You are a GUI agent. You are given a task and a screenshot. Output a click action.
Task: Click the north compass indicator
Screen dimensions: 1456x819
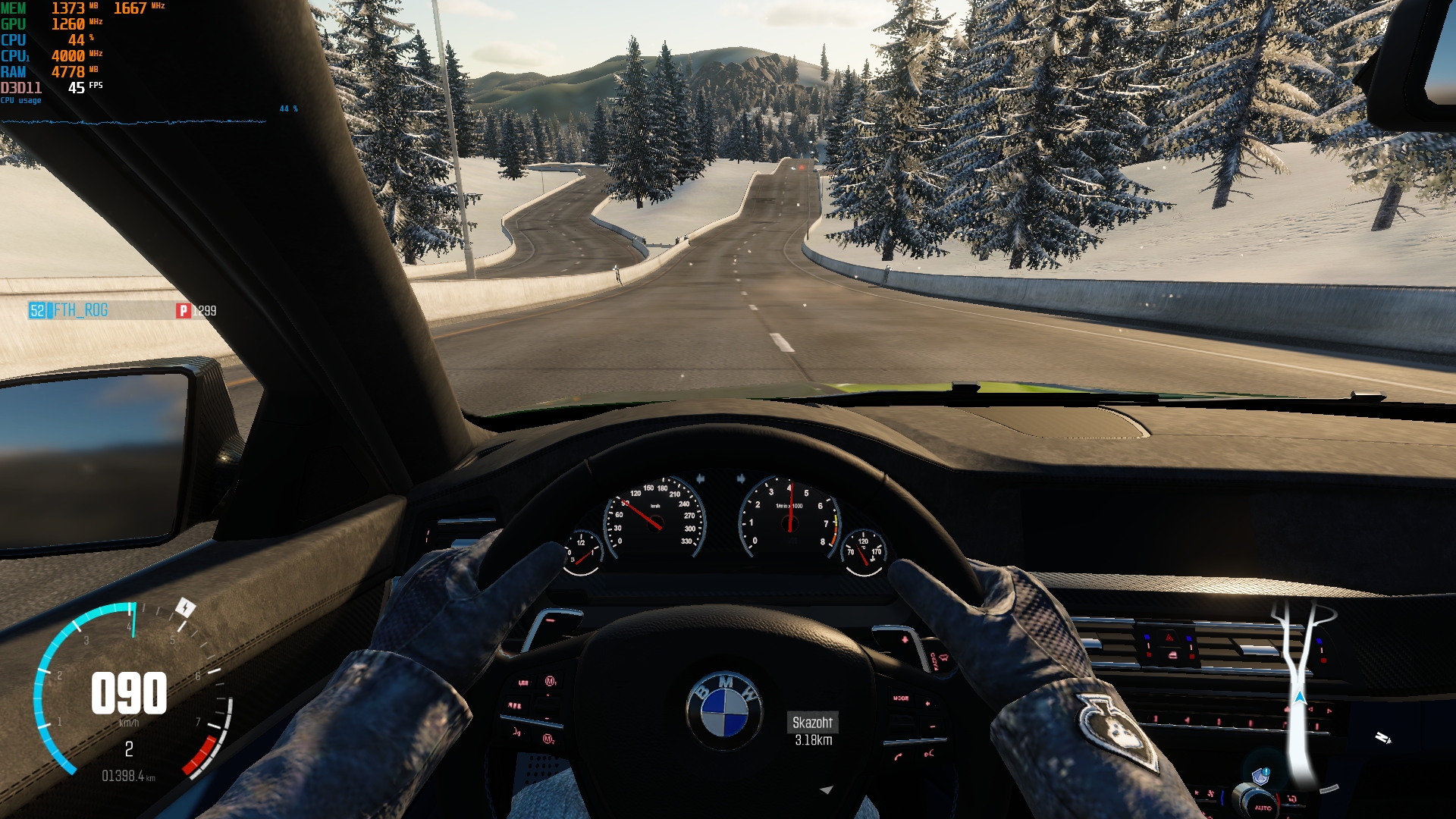pyautogui.click(x=1382, y=738)
